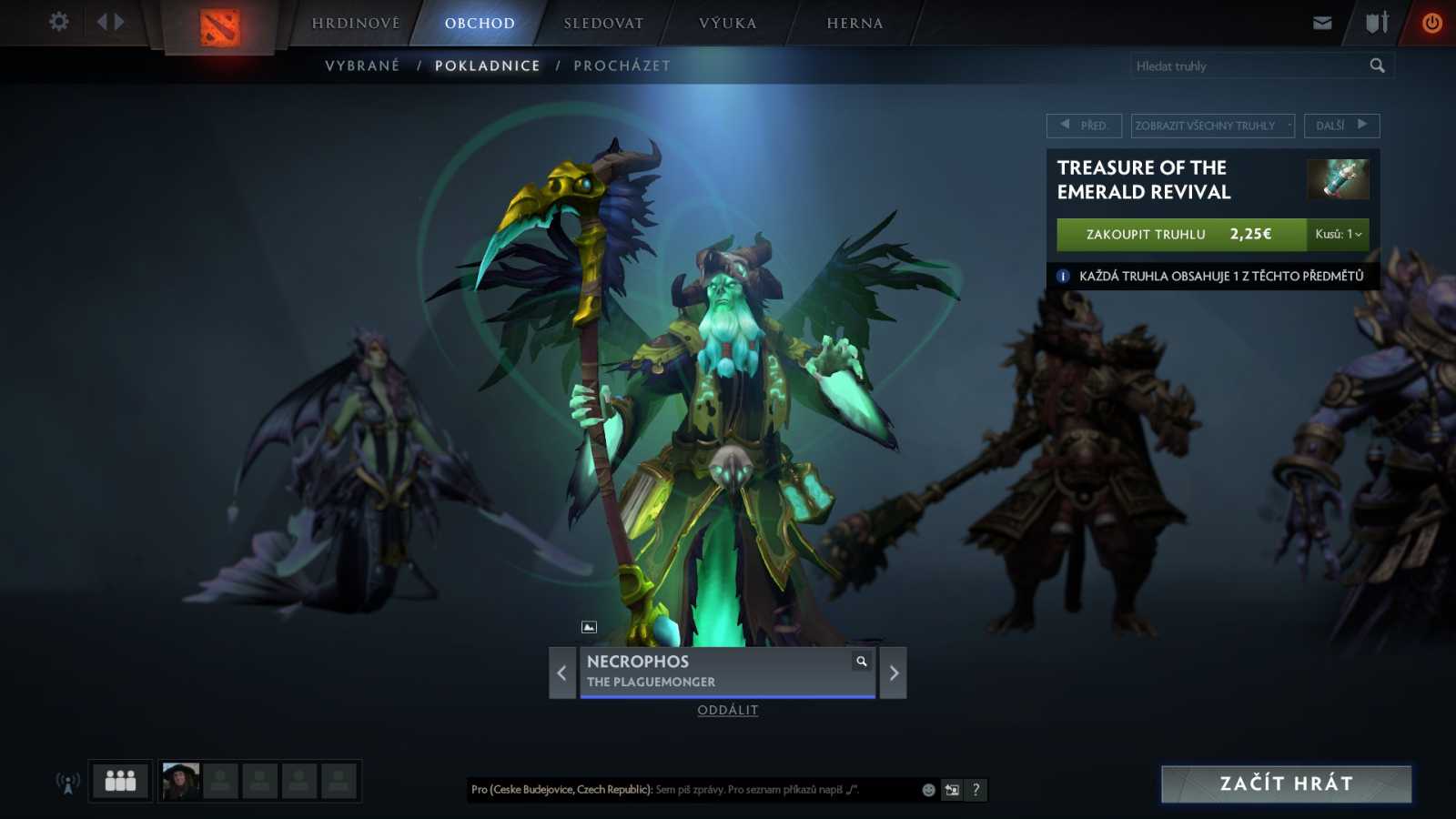1456x819 pixels.
Task: Switch to the HRDINOVÉ tab
Action: (354, 23)
